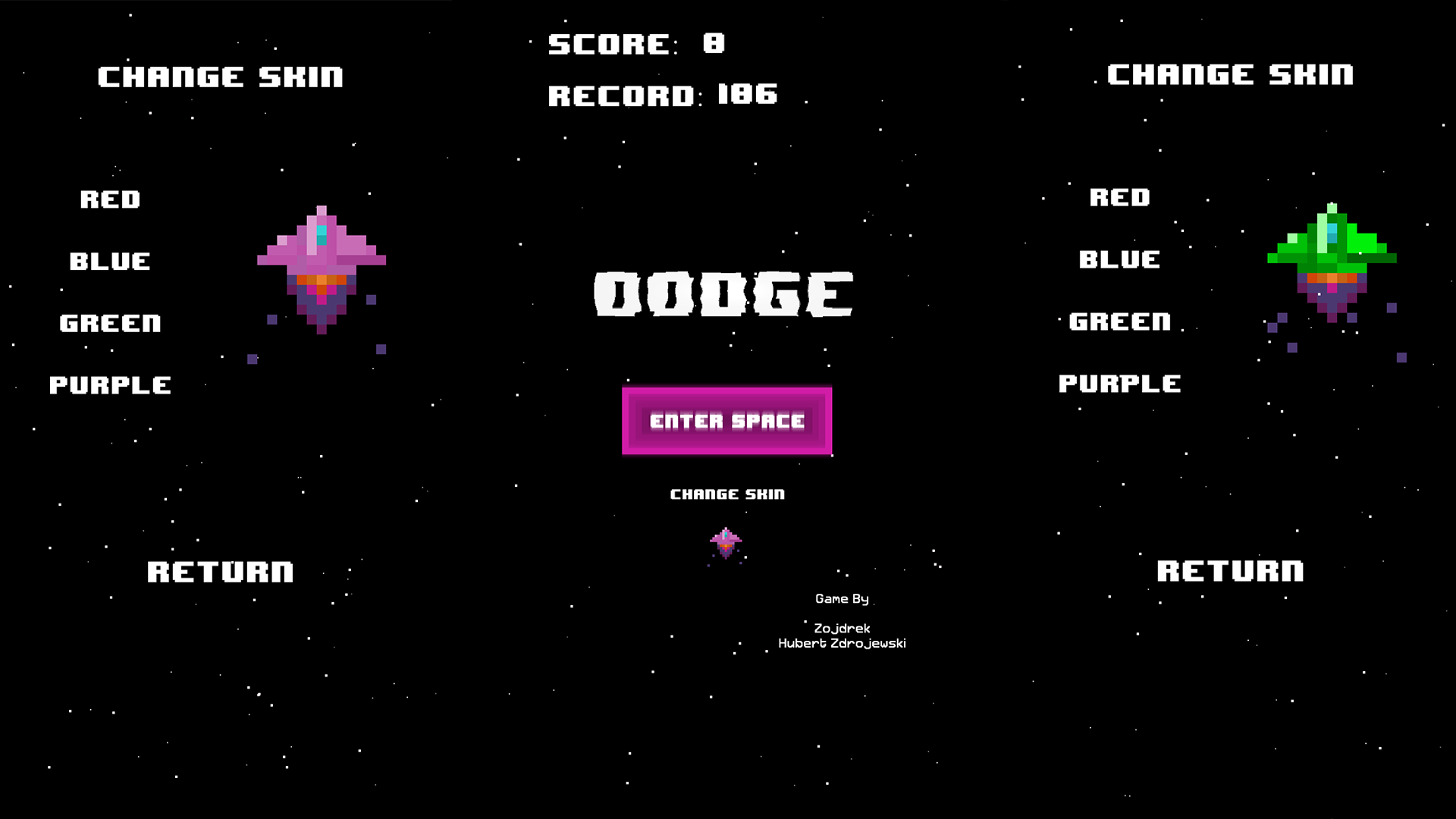Click CHANGE SKIN heading on the left panel

pos(221,76)
